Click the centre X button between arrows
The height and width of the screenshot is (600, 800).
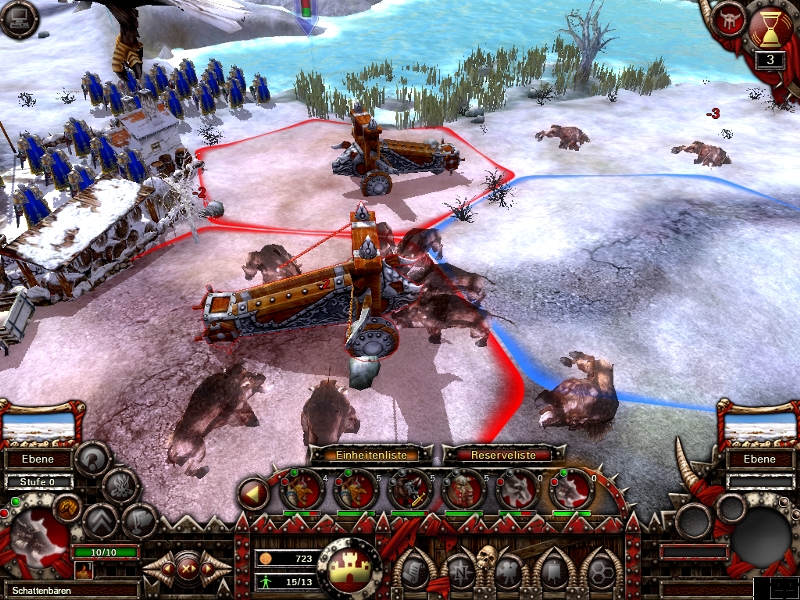[x=188, y=569]
